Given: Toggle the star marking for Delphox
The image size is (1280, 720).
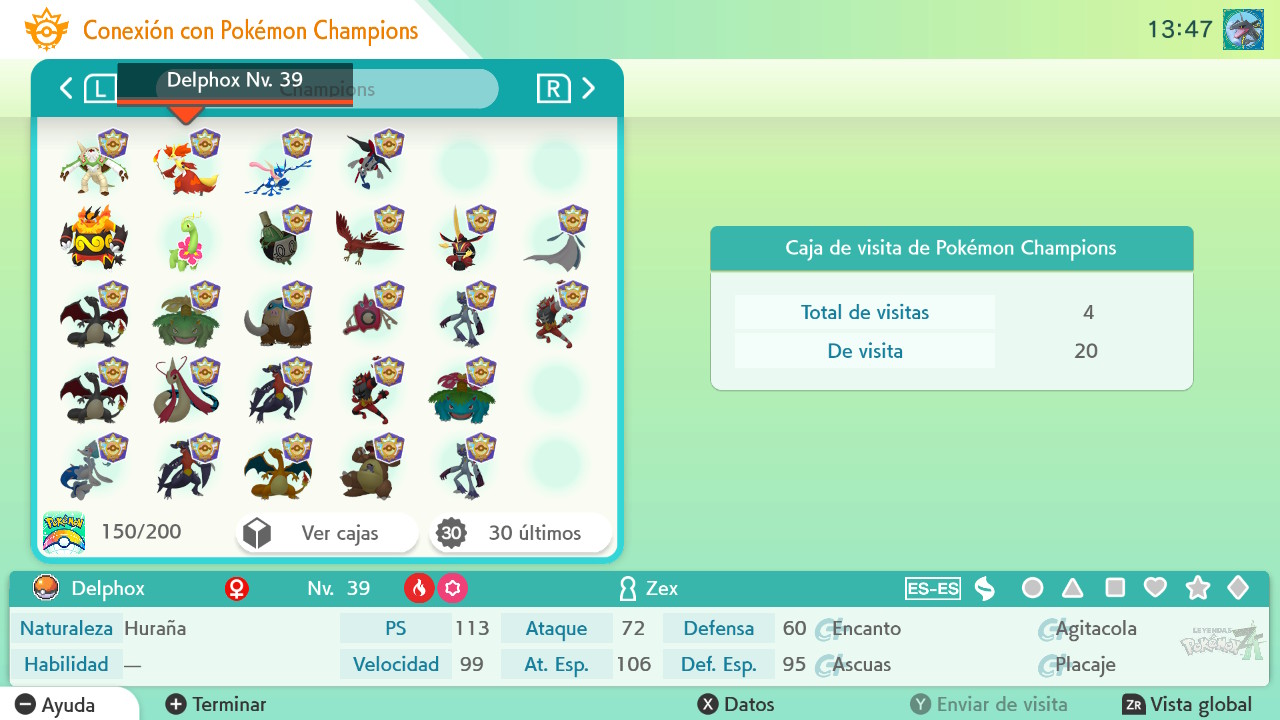Looking at the screenshot, I should coord(1197,589).
